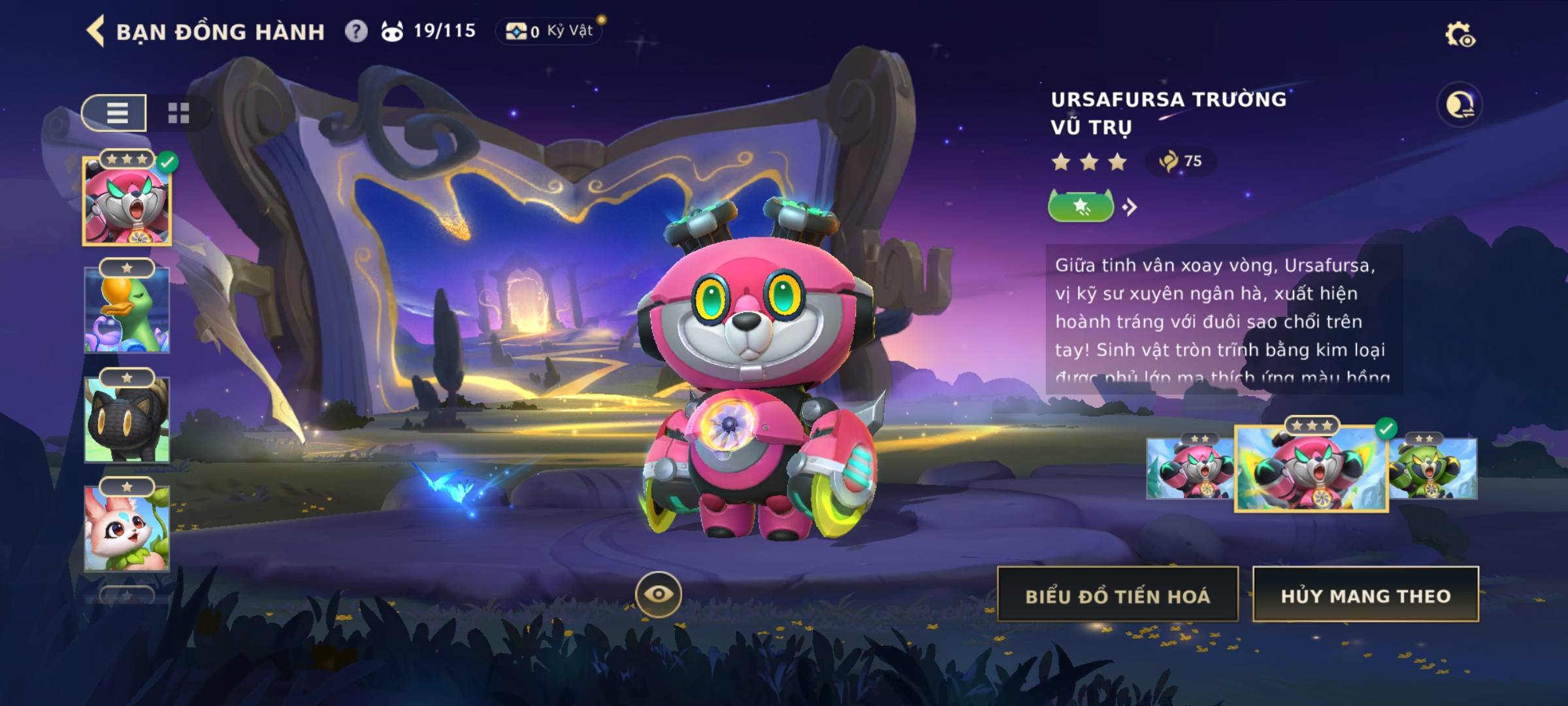Select the pink fox companion portrait

(127, 529)
